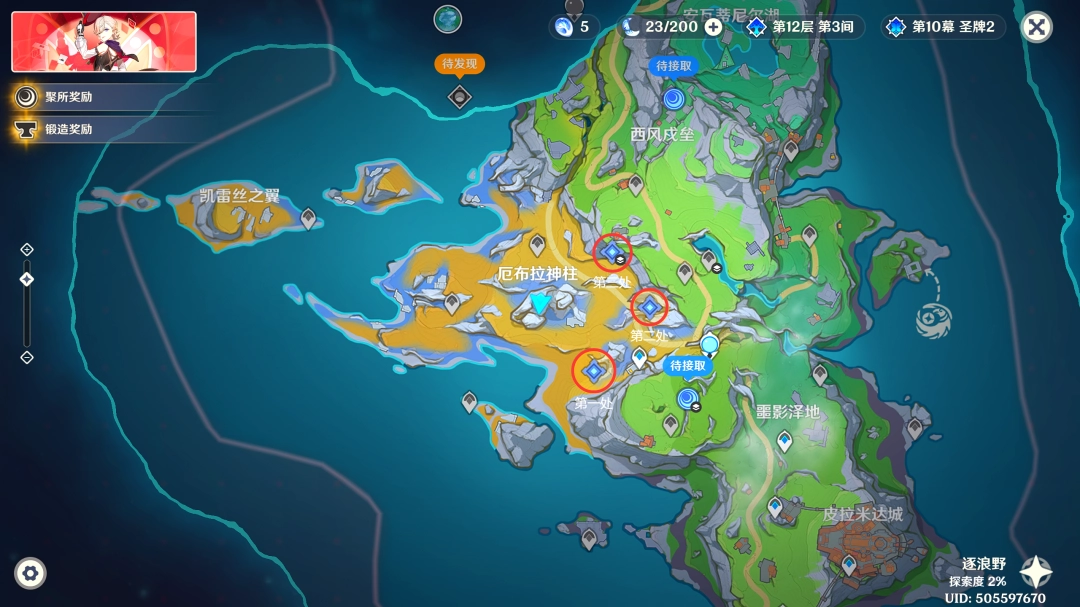
Task: Select the circled marker labeled 第二处
Action: 612,252
